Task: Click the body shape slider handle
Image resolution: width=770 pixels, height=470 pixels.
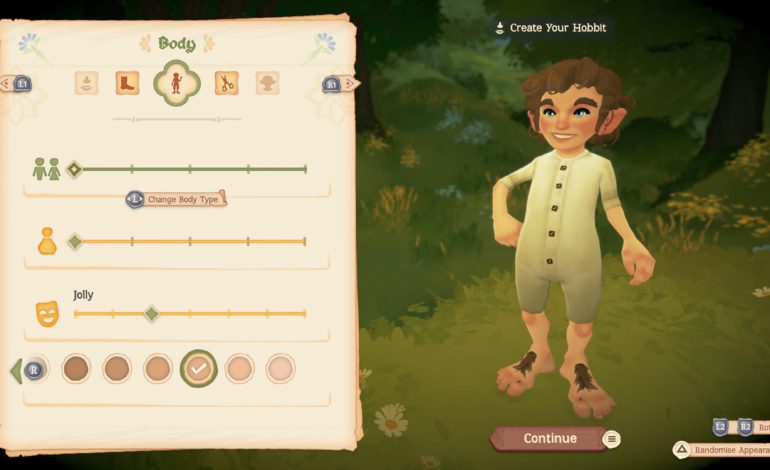Action: (x=74, y=241)
